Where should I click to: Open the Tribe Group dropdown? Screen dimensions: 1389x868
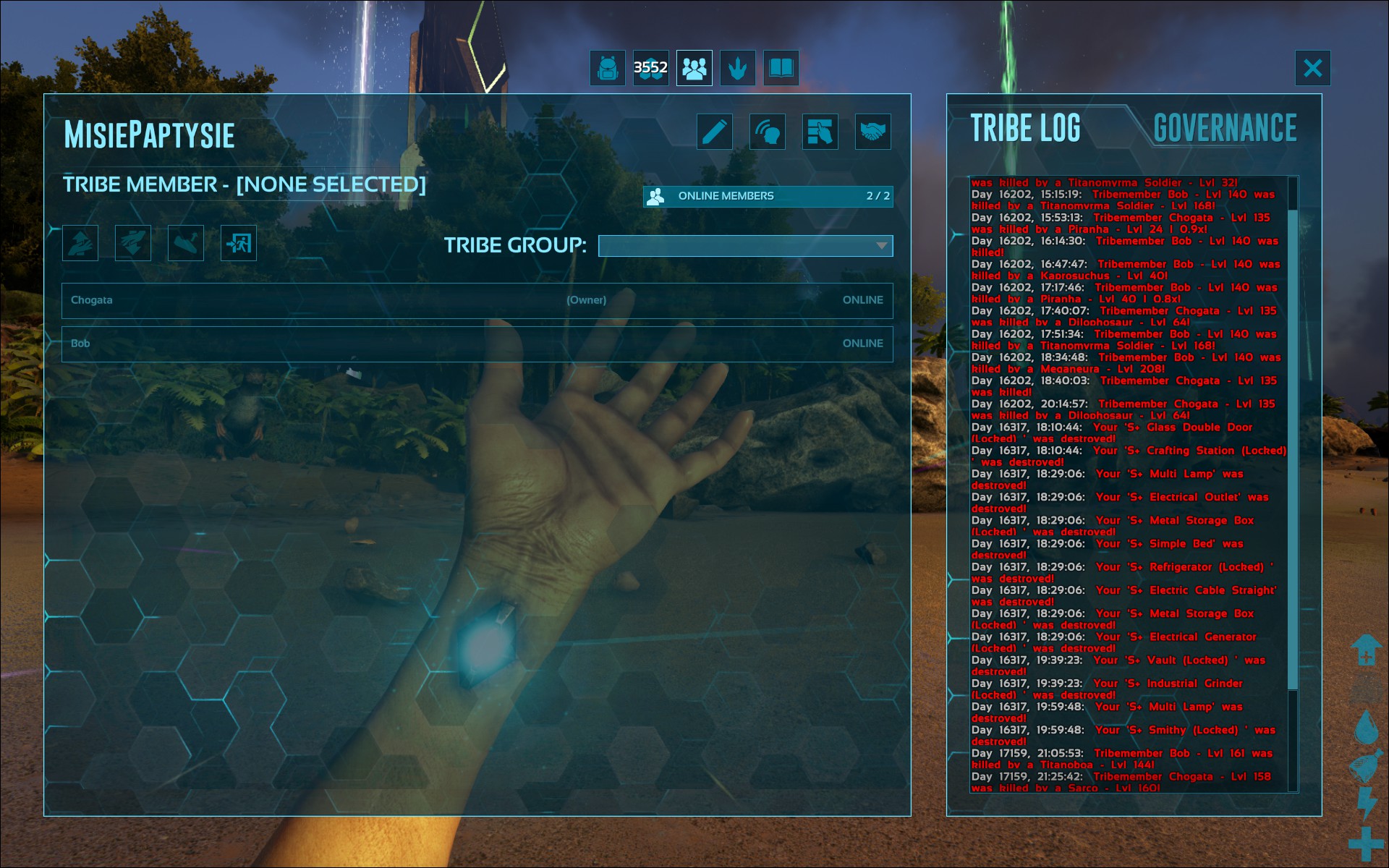pyautogui.click(x=746, y=246)
